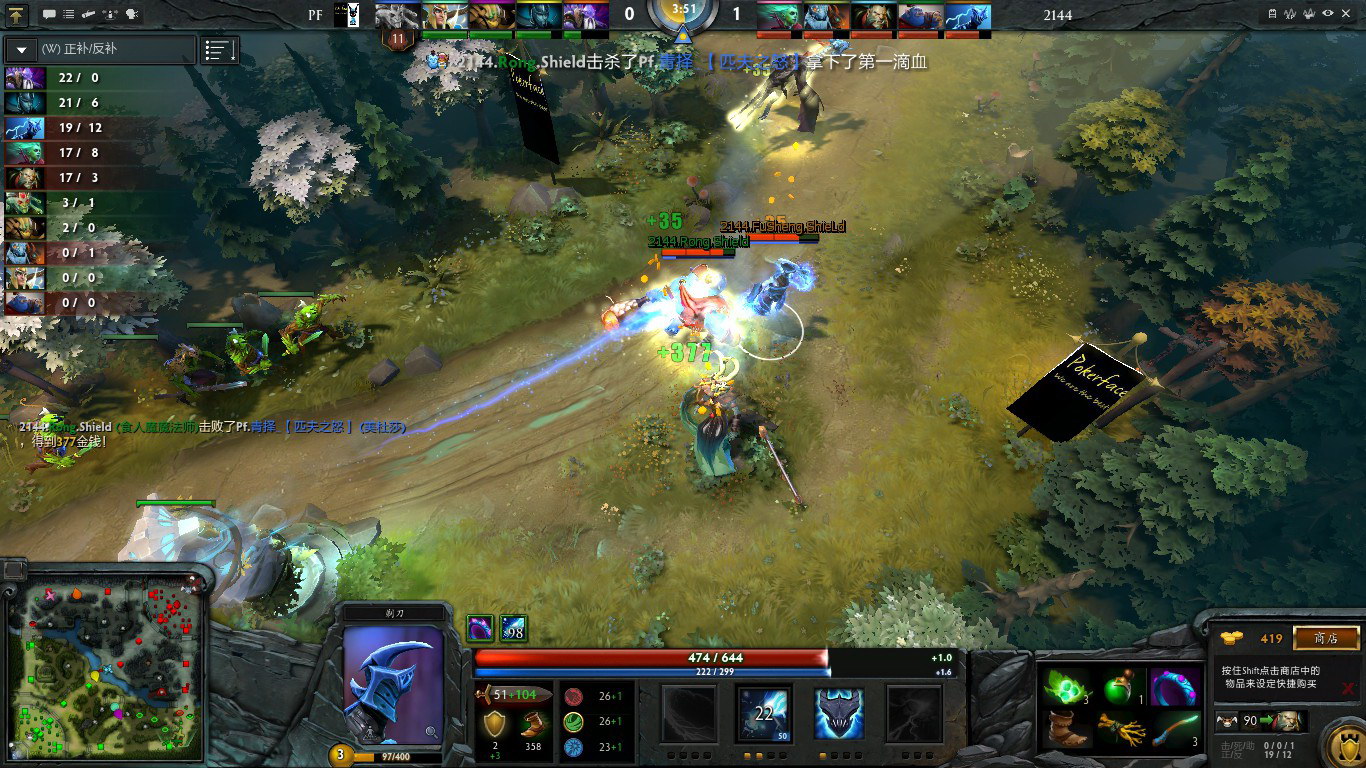Click the magnifier on Razor's large portrait
This screenshot has height=768, width=1366.
[x=431, y=732]
